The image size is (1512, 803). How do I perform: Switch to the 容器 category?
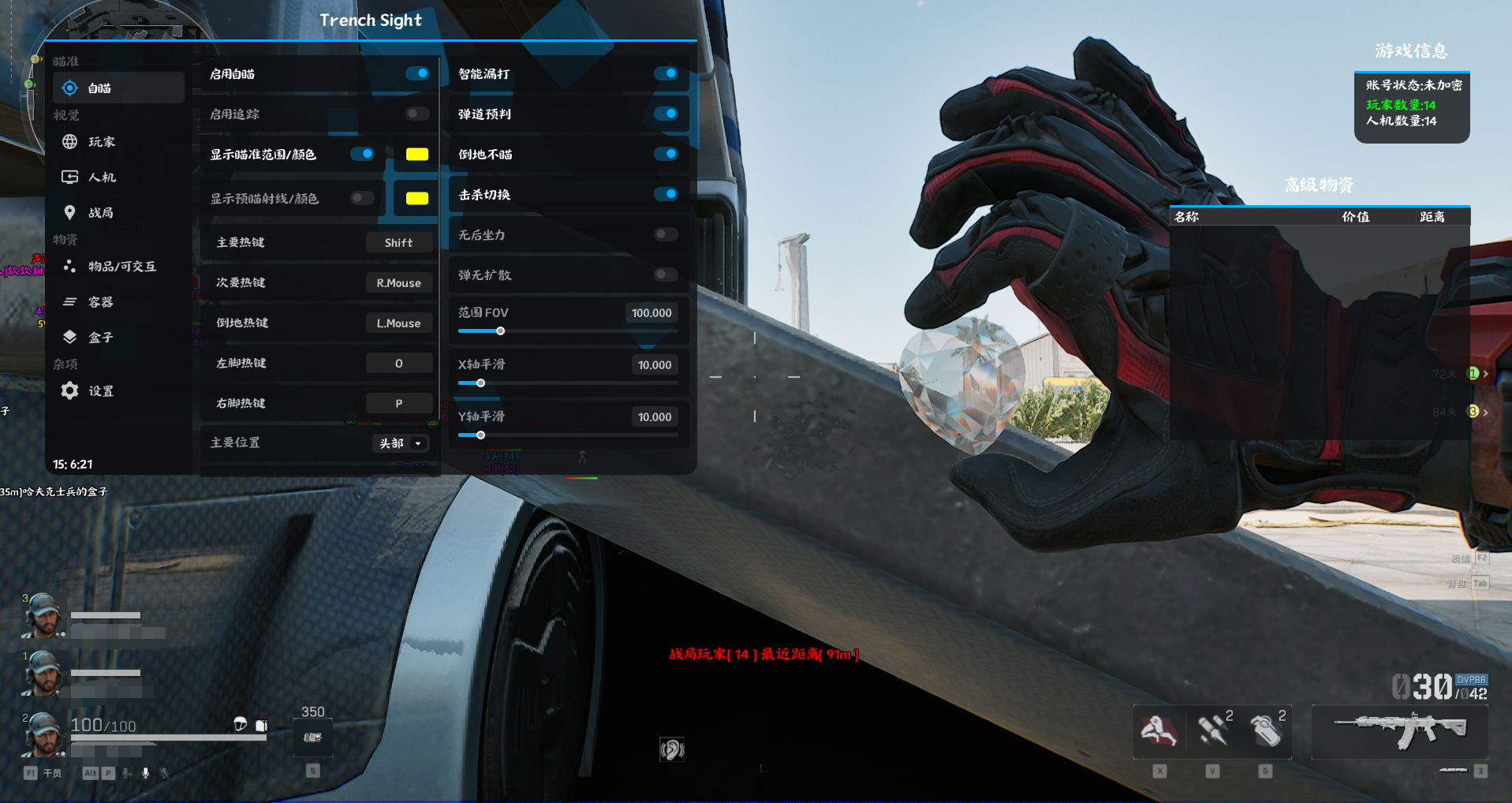(99, 302)
